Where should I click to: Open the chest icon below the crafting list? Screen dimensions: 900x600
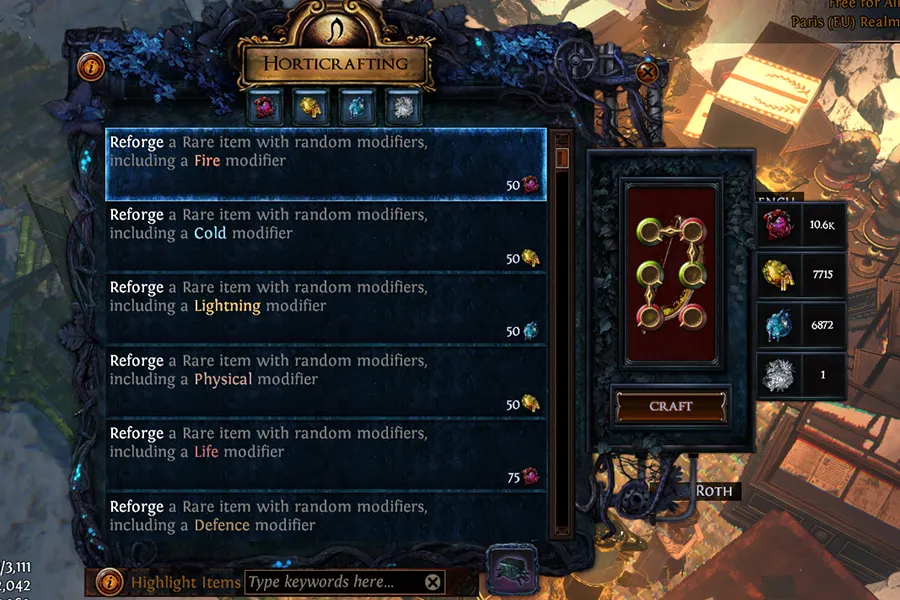tap(513, 567)
